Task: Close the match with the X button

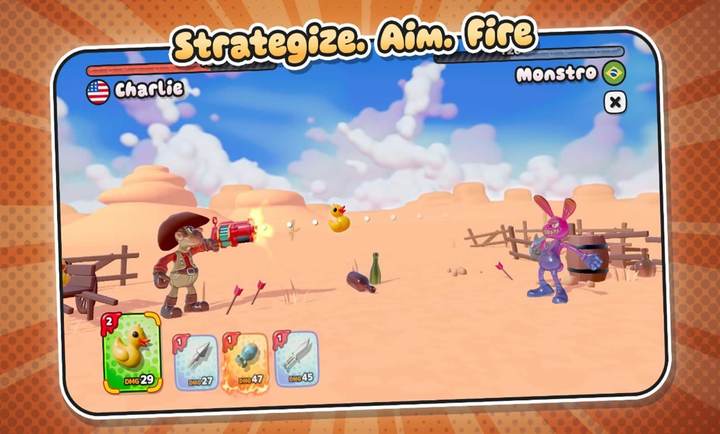Action: tap(616, 101)
